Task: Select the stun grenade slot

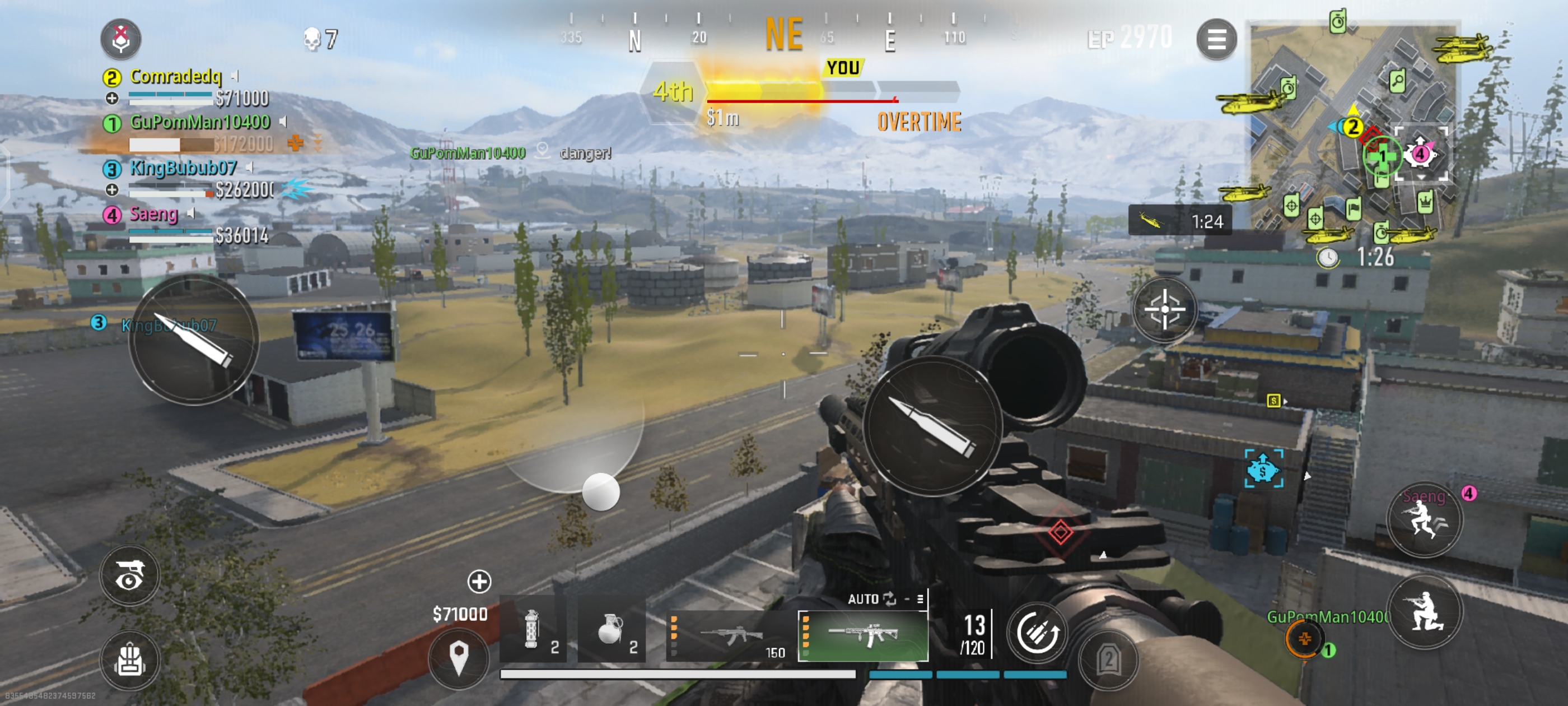Action: (x=533, y=630)
